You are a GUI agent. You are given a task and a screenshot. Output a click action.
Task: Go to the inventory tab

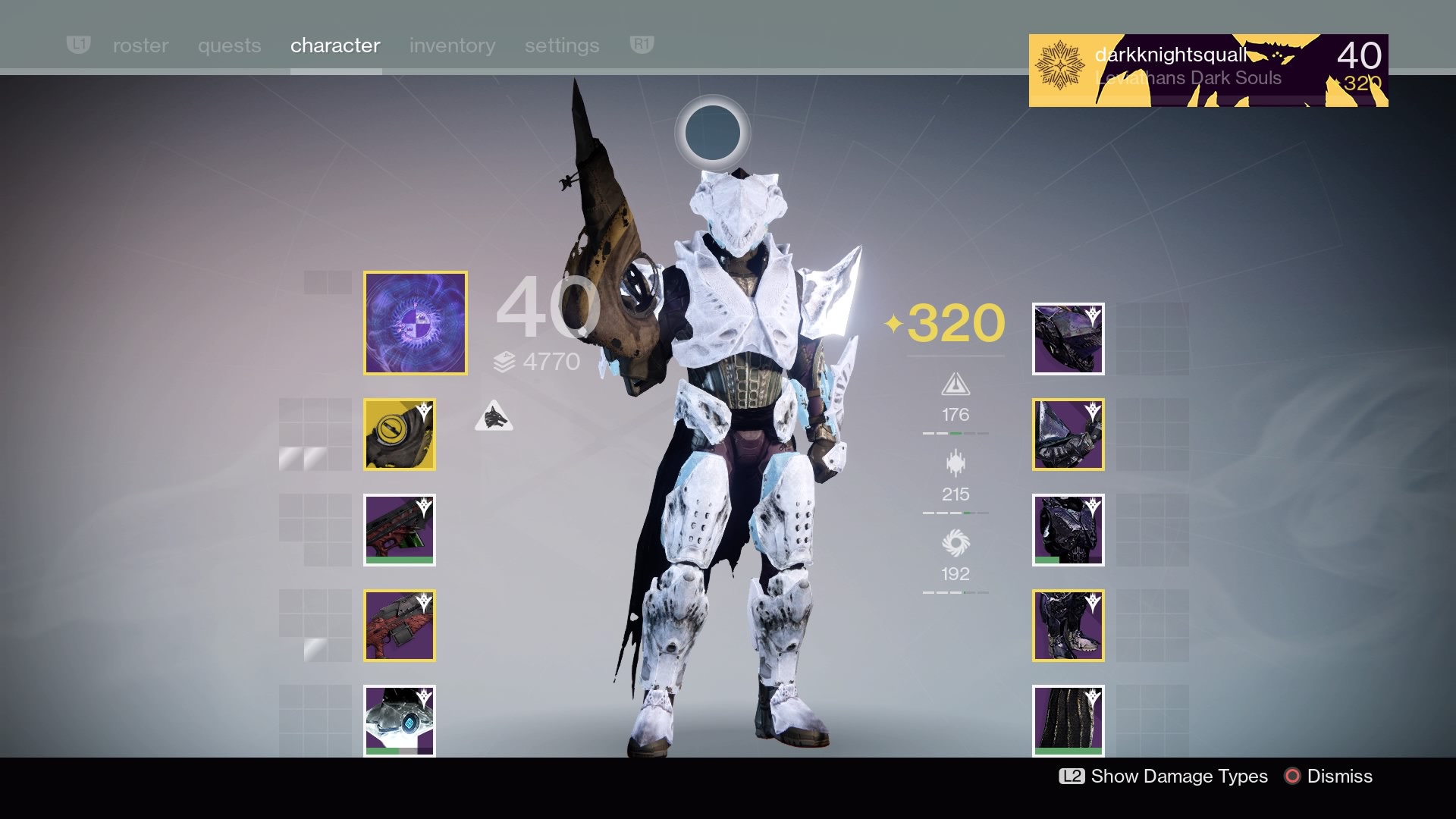click(452, 45)
